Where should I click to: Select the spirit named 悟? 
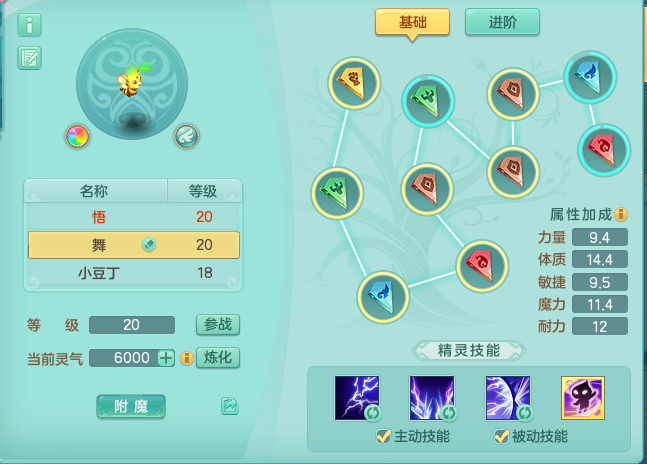pos(98,217)
